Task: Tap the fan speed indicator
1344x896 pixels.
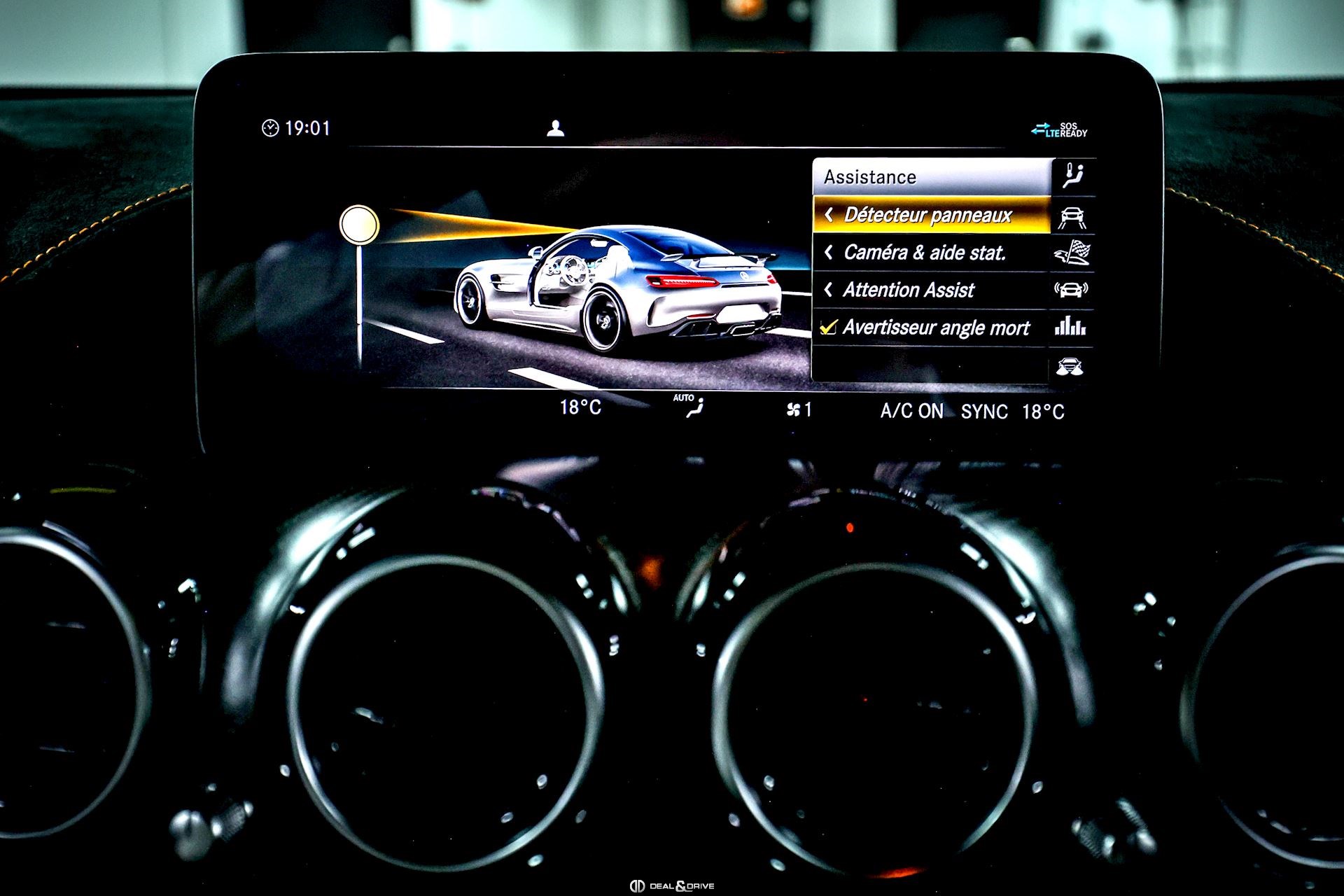Action: click(x=799, y=409)
